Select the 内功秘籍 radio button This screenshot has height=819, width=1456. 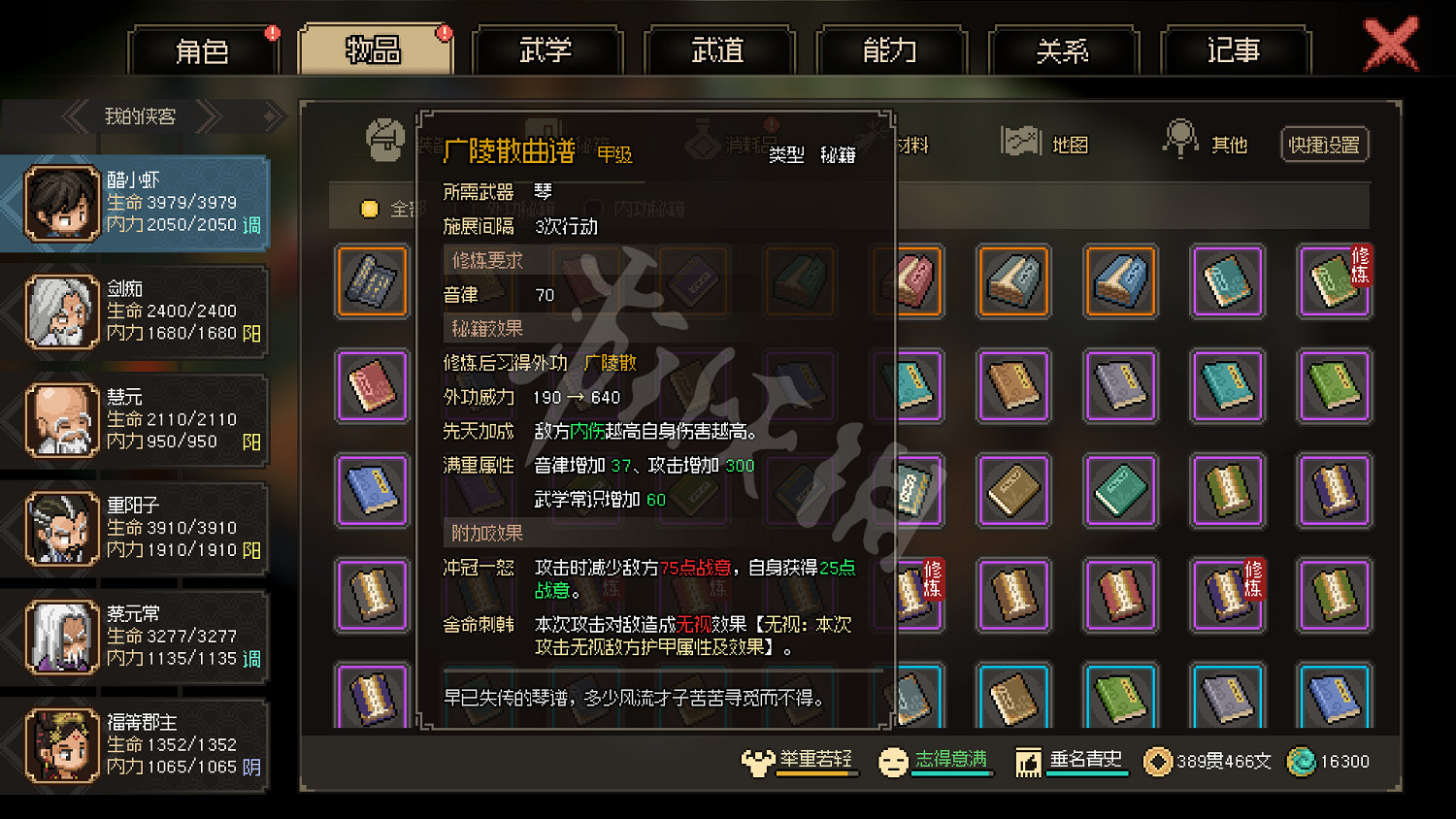(x=593, y=209)
